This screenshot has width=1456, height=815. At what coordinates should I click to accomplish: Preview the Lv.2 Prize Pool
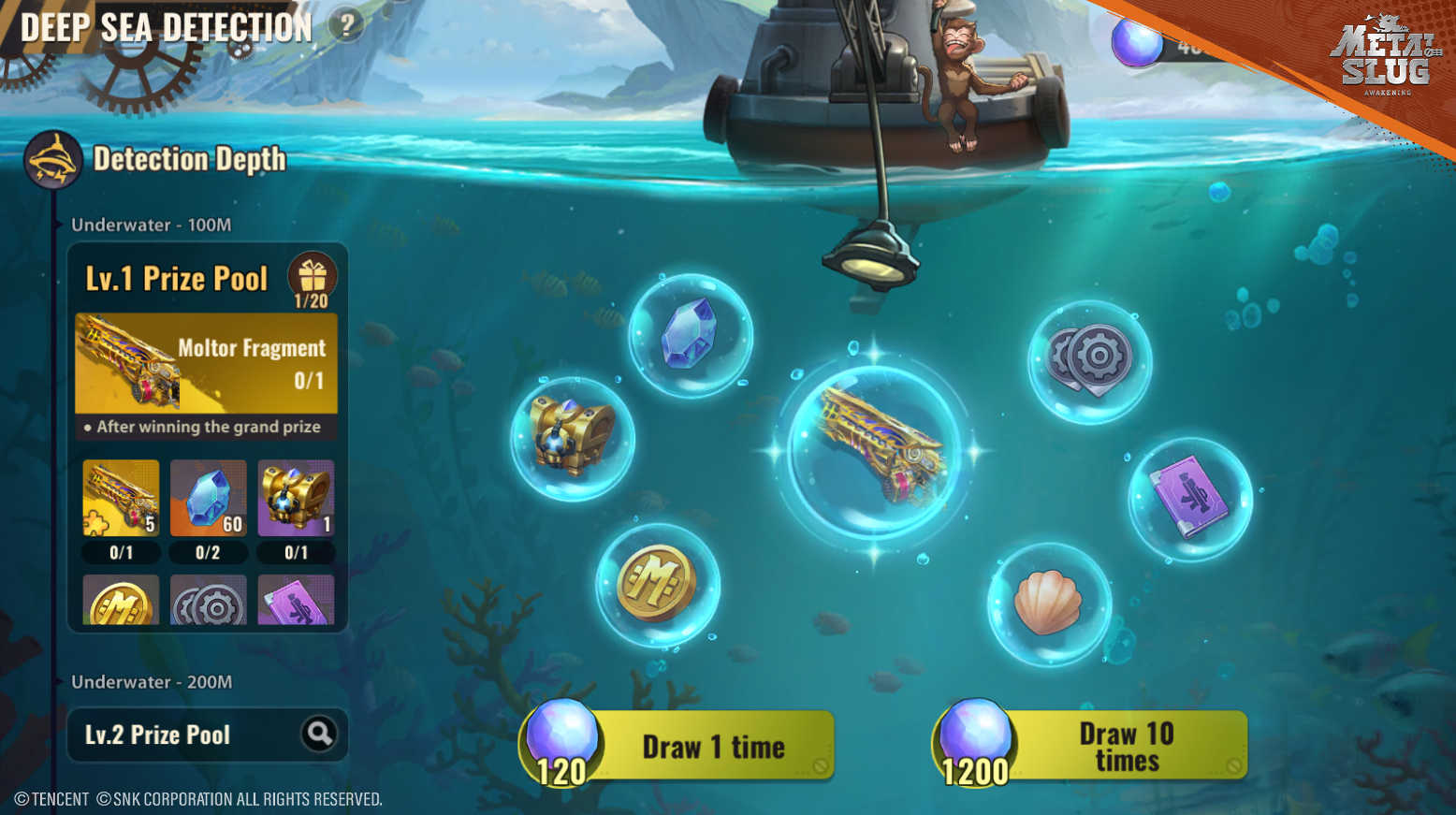pos(319,734)
